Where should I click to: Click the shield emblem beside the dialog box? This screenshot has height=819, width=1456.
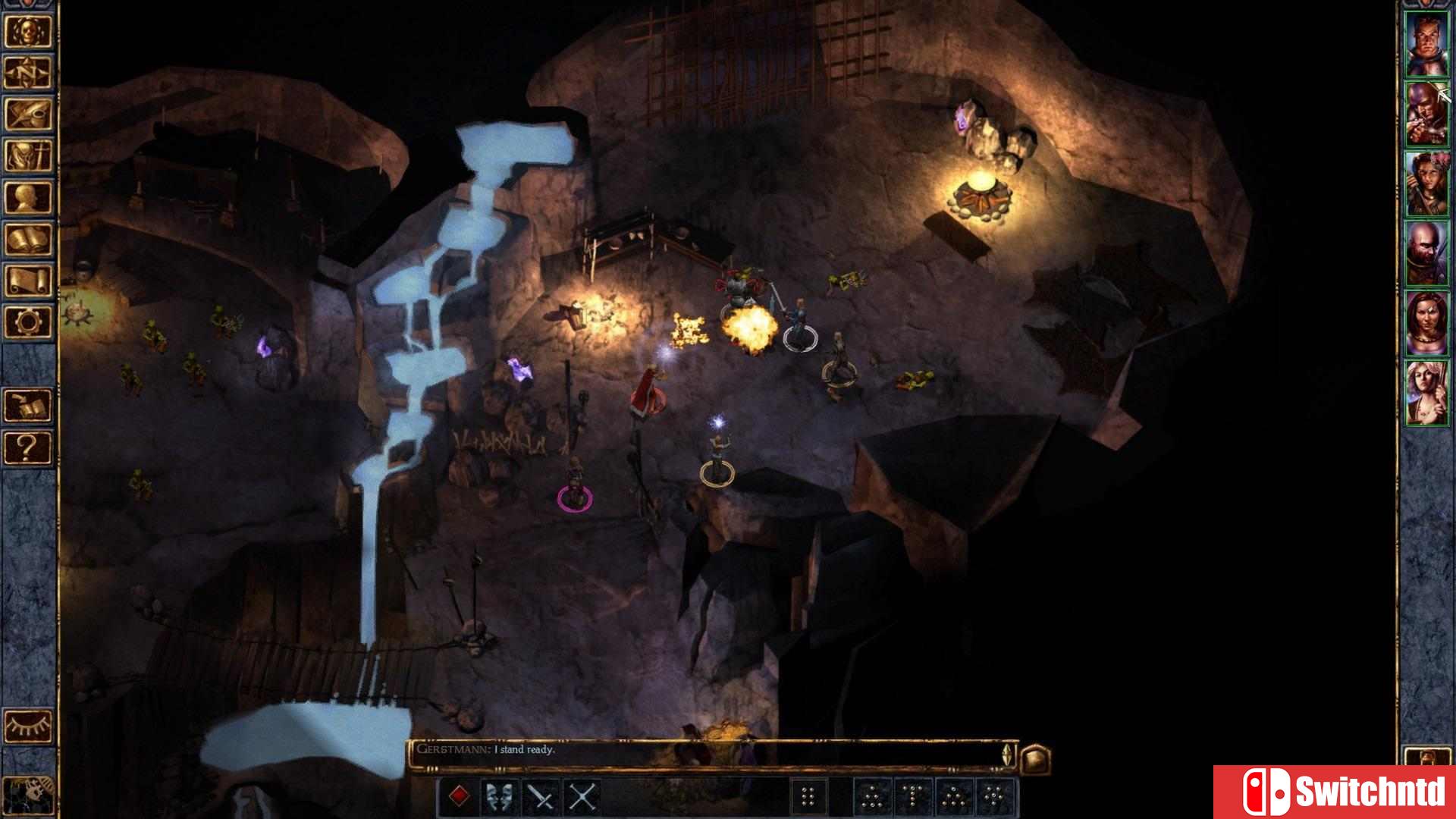click(x=1036, y=758)
